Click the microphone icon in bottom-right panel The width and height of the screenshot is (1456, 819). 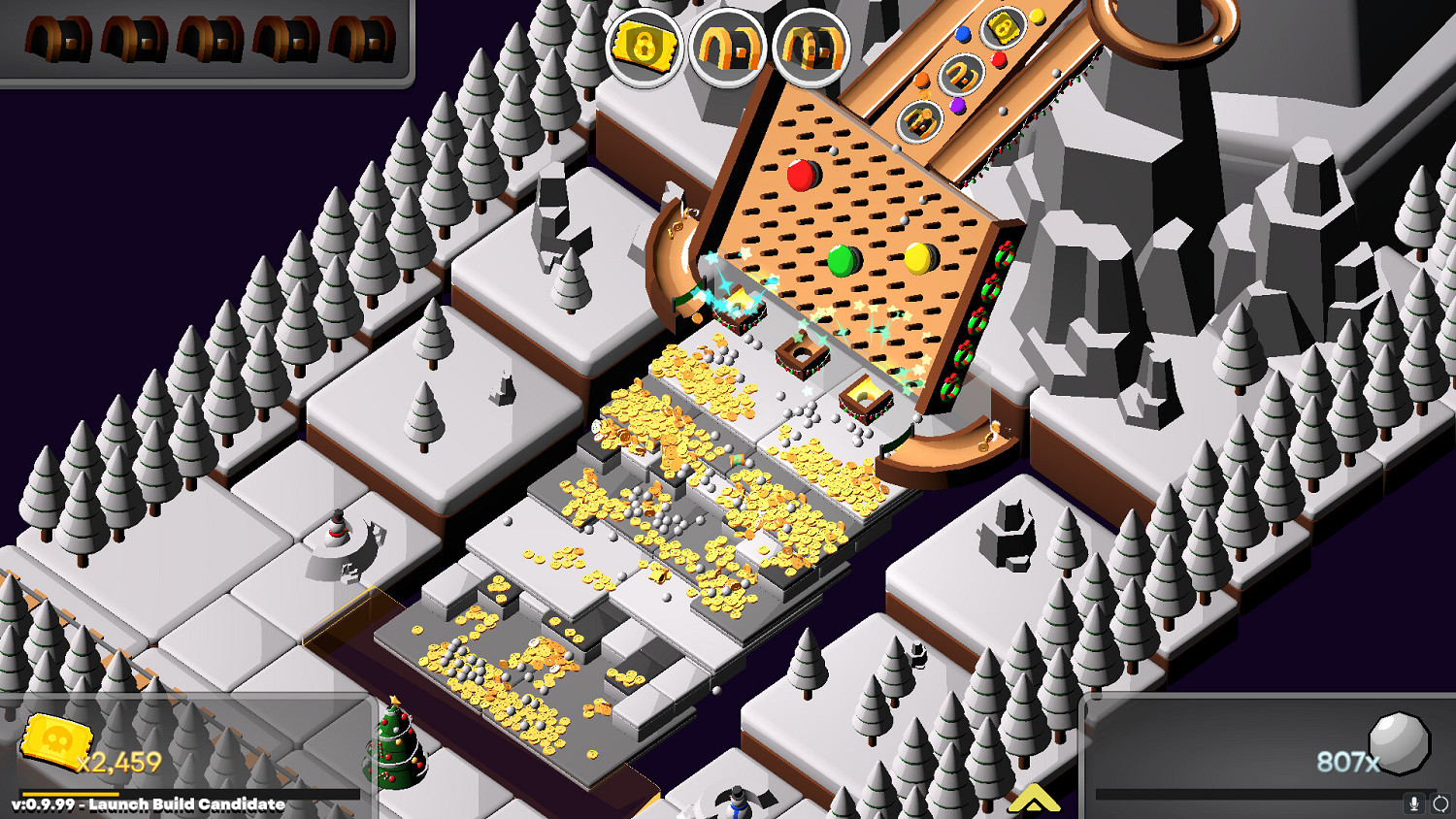click(1414, 803)
